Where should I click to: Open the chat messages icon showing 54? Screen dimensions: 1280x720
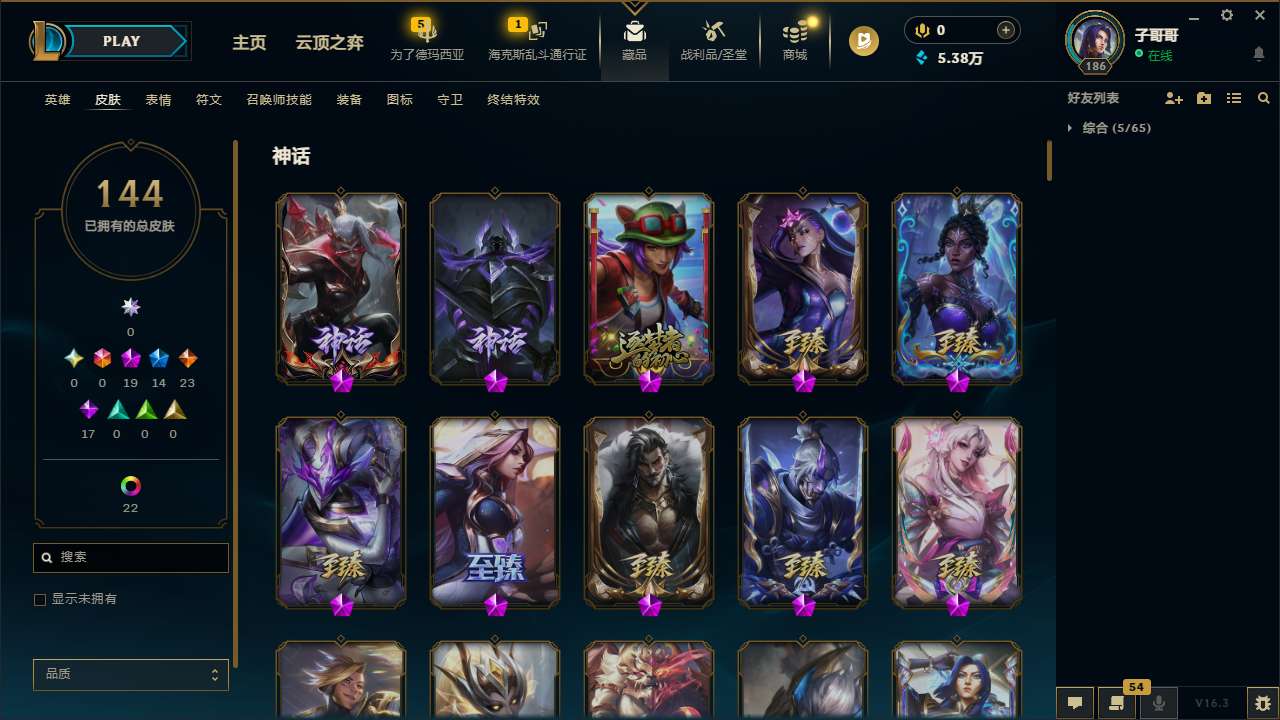pos(1117,702)
